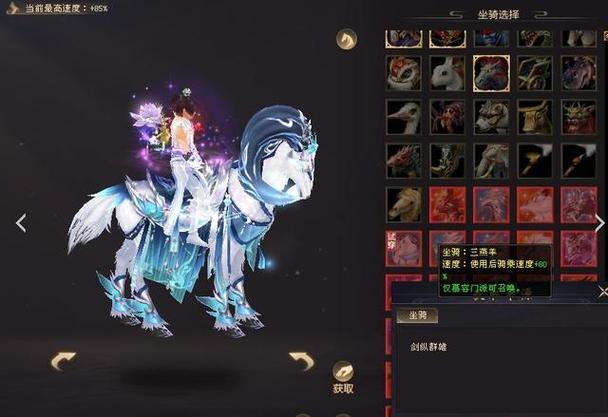The width and height of the screenshot is (608, 417).
Task: Select the white ostrich mount
Action: (x=404, y=116)
